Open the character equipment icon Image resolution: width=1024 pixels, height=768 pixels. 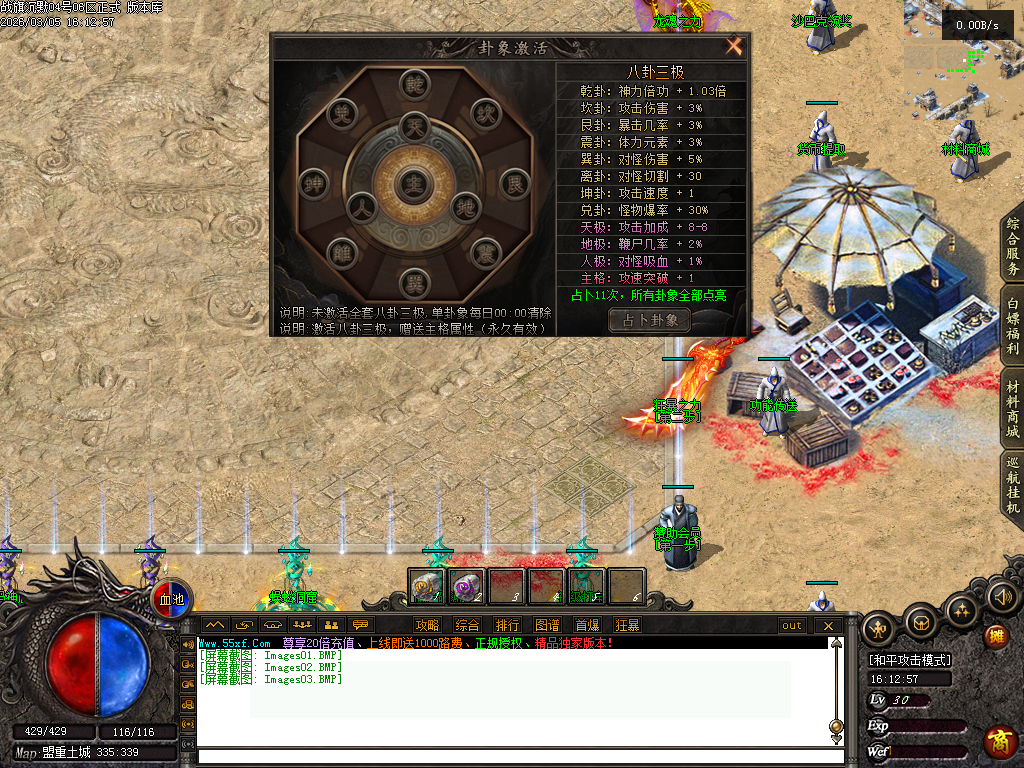click(x=879, y=628)
